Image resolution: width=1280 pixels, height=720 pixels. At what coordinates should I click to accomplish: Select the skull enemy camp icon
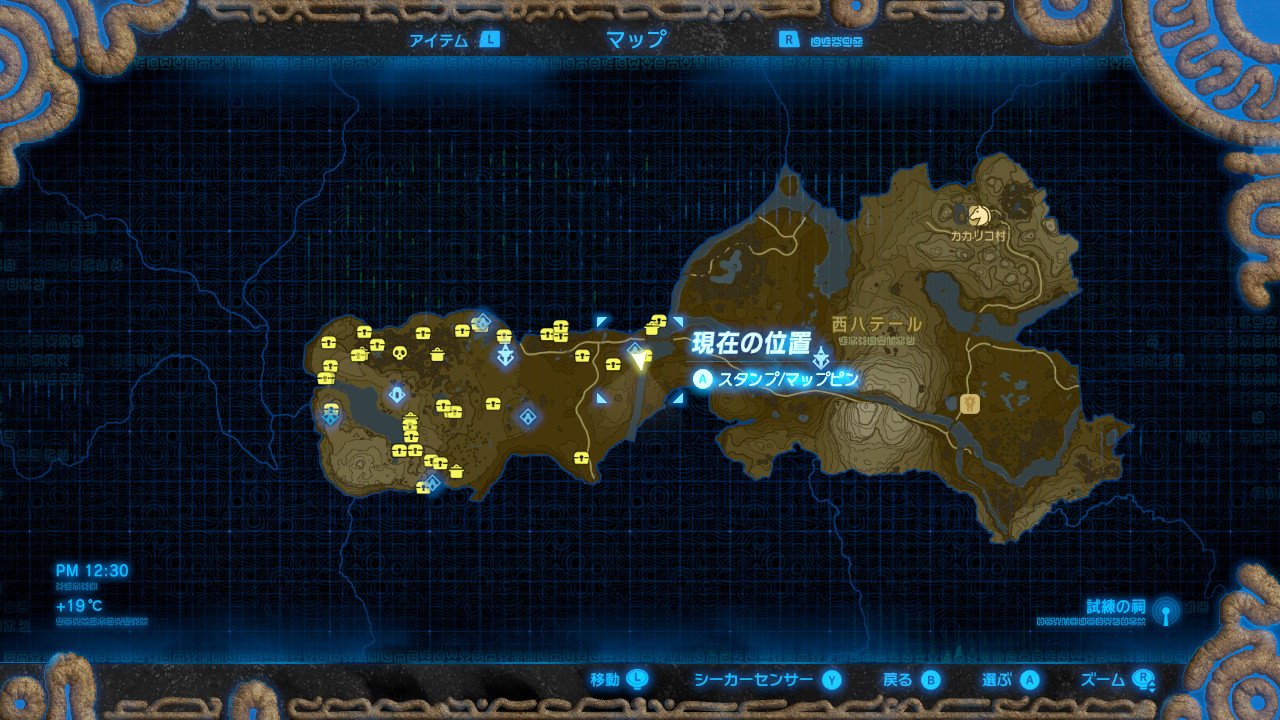coord(400,354)
